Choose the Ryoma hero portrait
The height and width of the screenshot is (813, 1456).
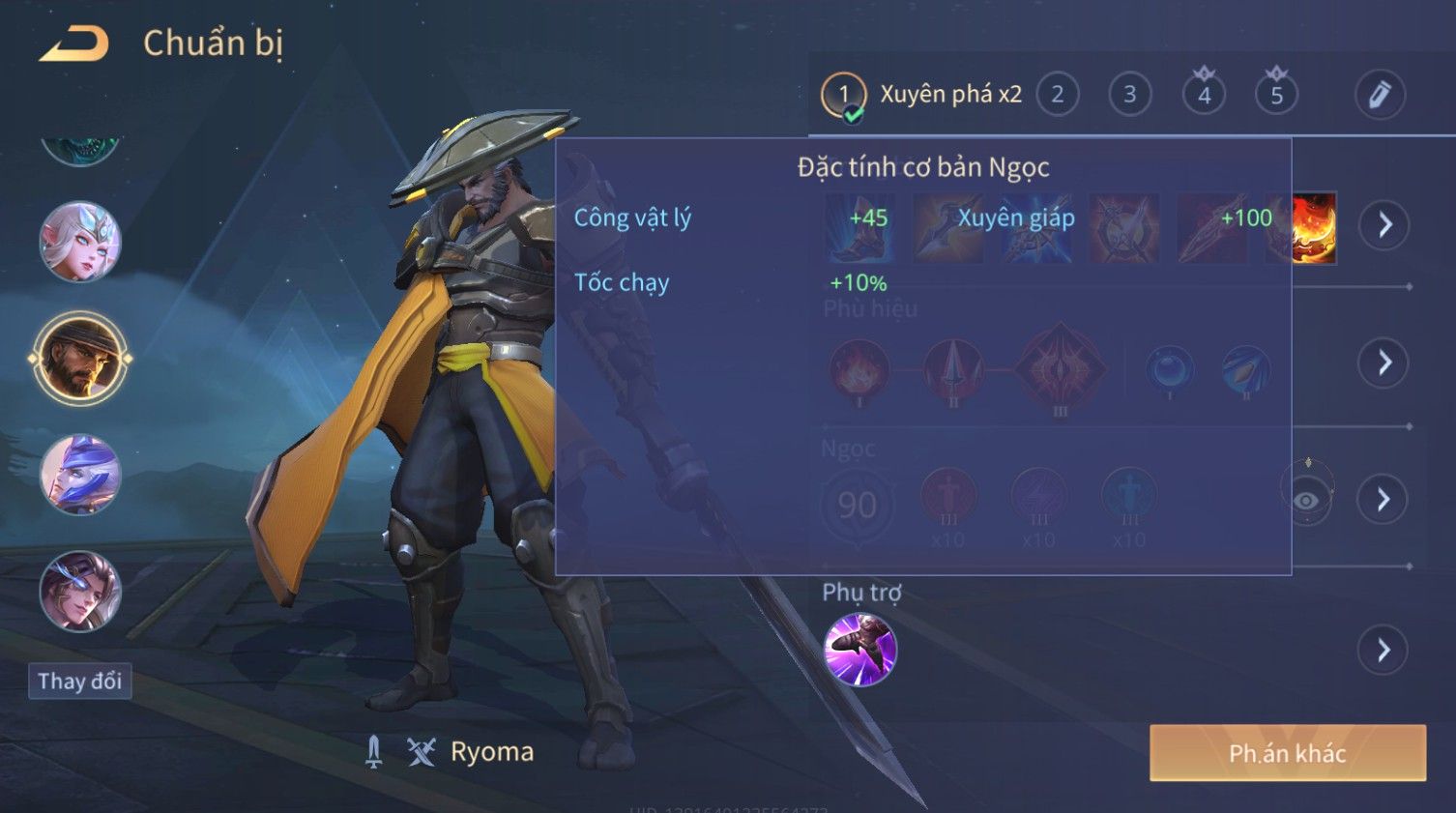80,359
